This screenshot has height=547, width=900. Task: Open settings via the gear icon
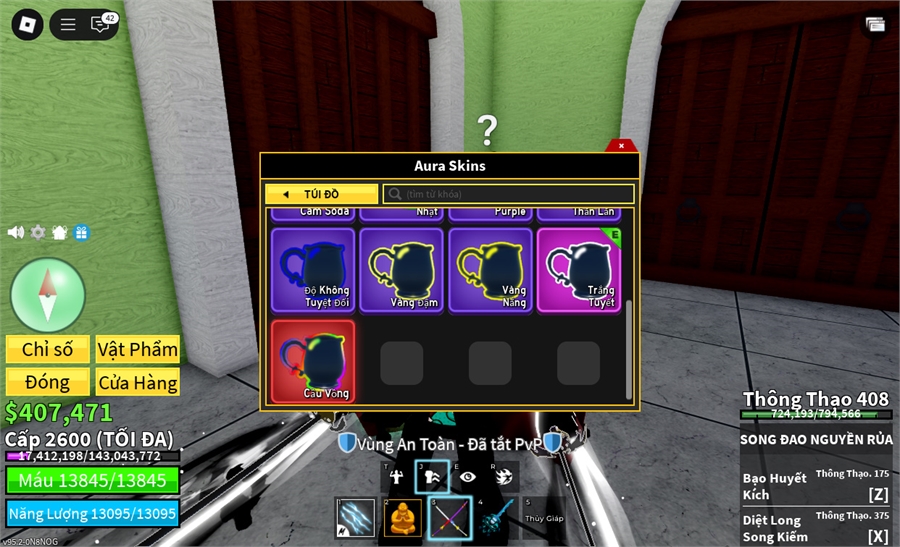click(x=38, y=232)
